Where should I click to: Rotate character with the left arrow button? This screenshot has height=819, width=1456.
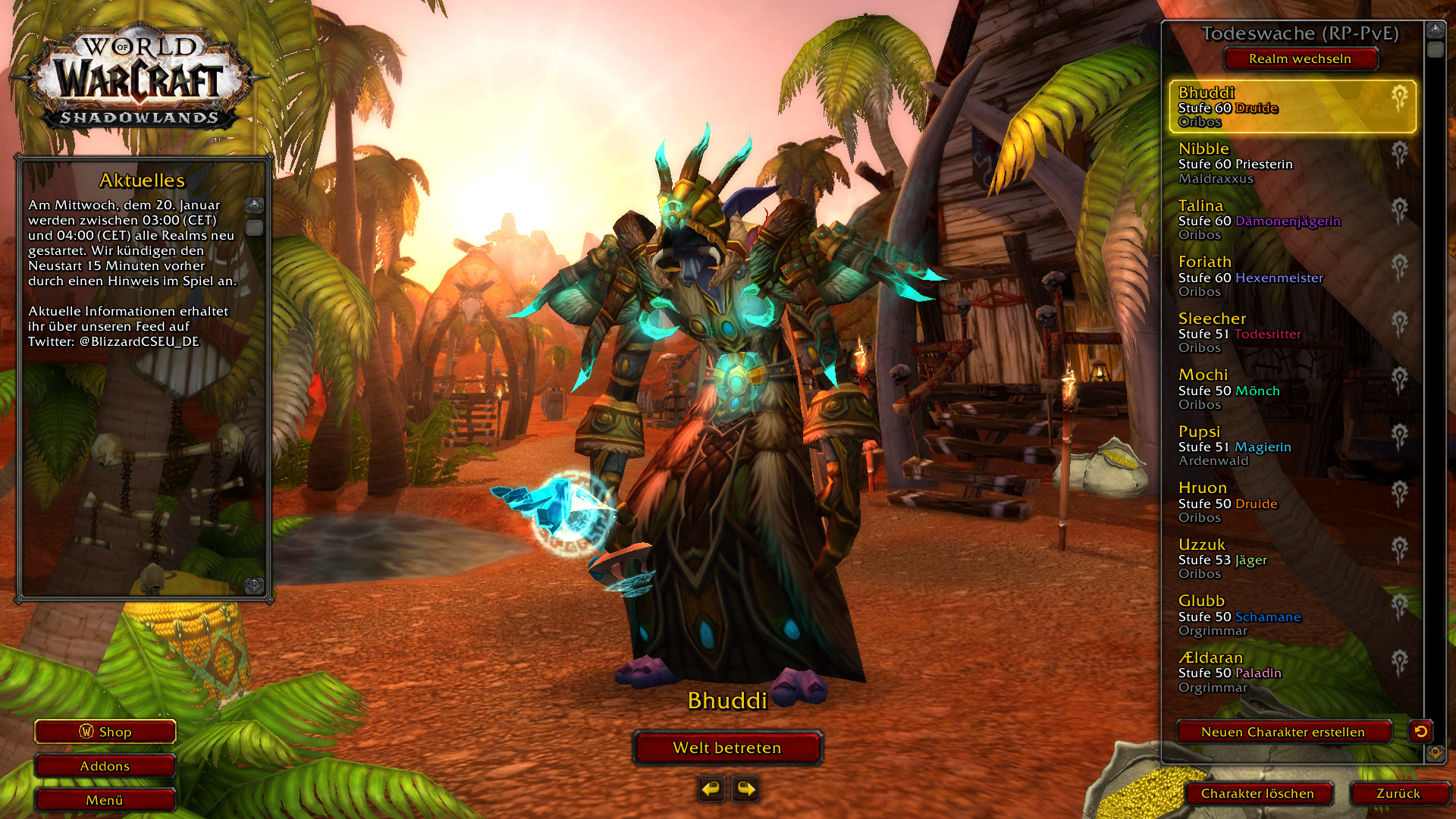[x=711, y=789]
